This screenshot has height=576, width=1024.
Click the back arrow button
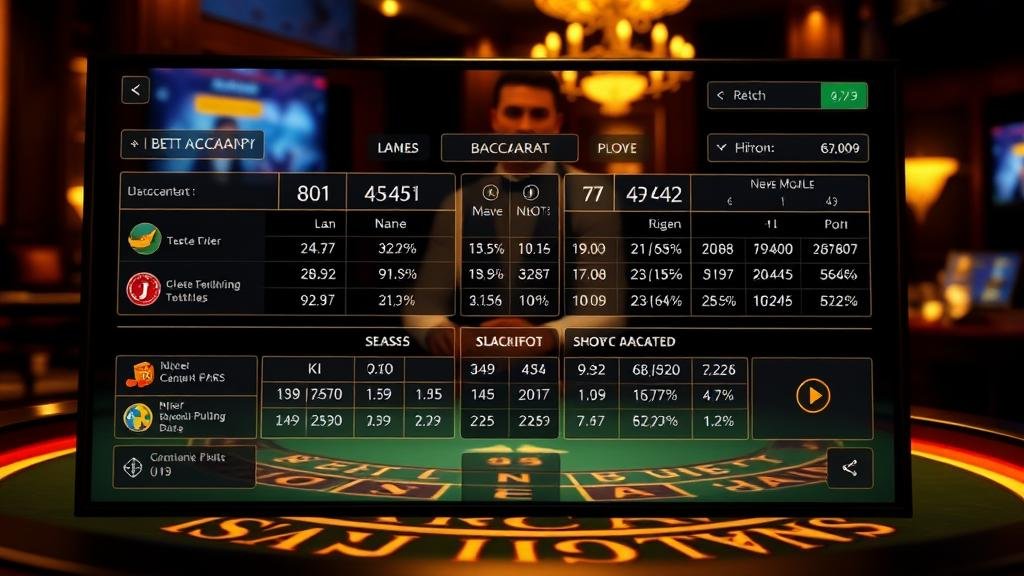coord(135,90)
